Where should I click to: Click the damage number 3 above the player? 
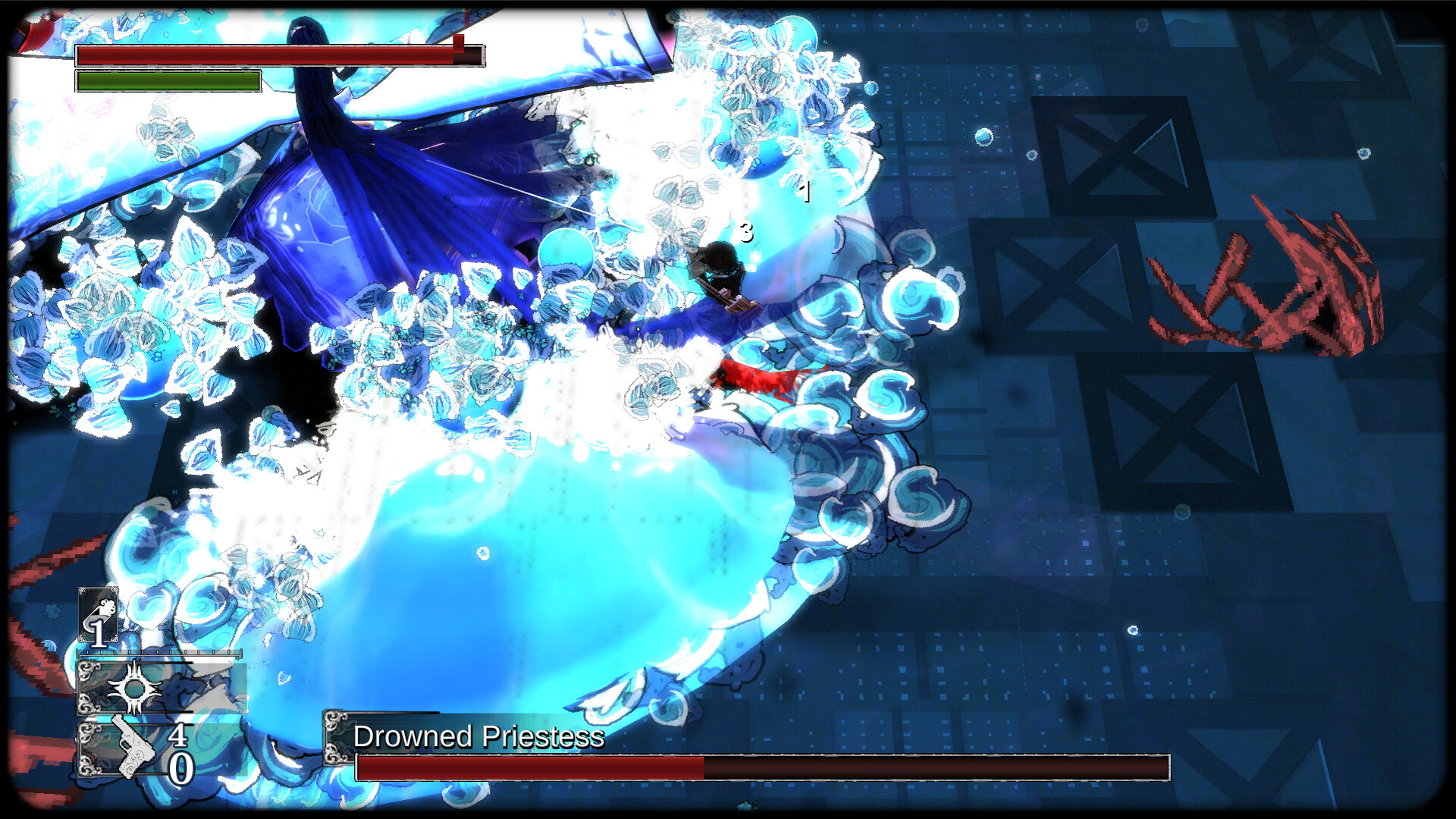(x=745, y=234)
